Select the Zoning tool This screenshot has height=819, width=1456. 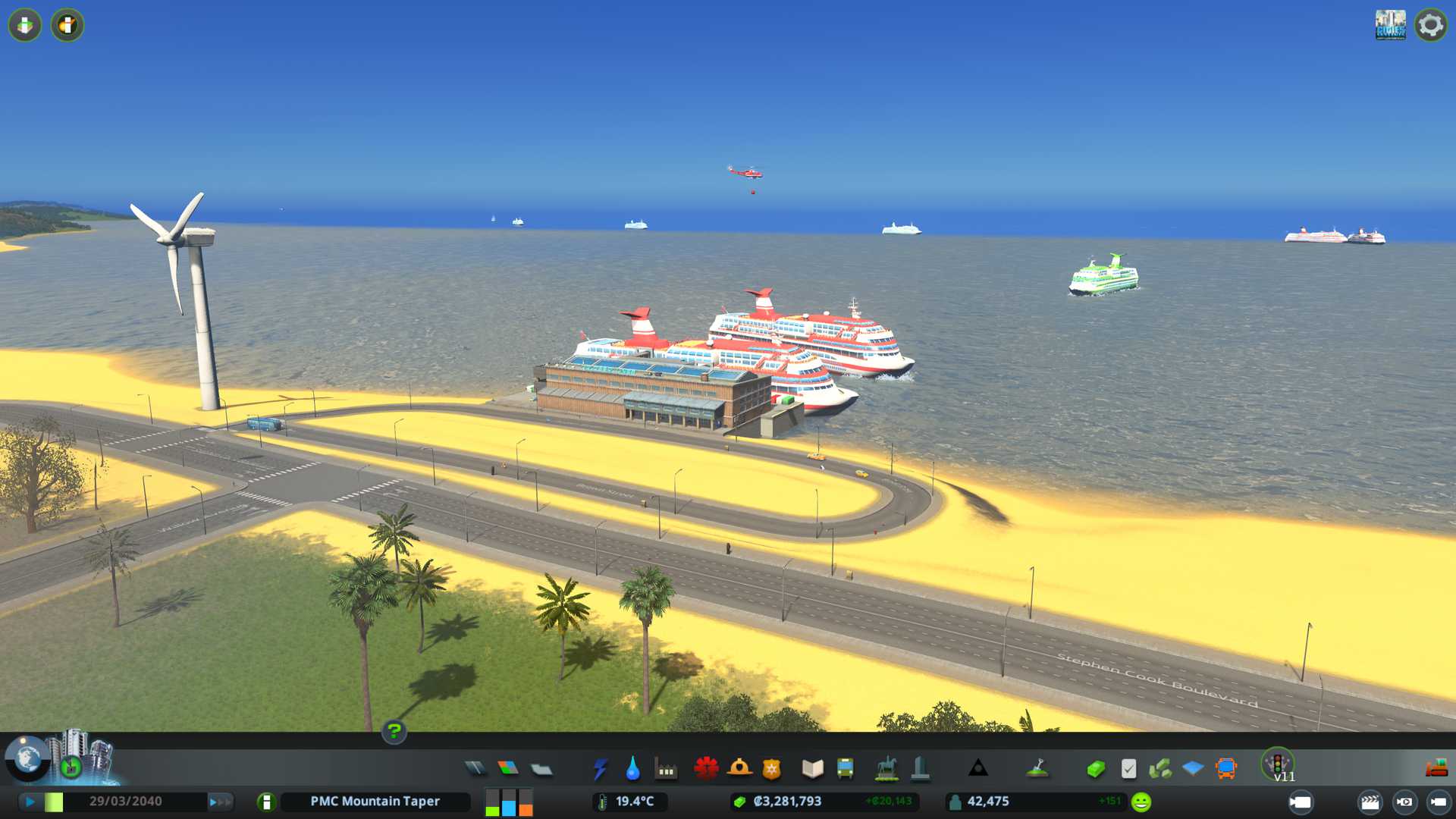(508, 769)
